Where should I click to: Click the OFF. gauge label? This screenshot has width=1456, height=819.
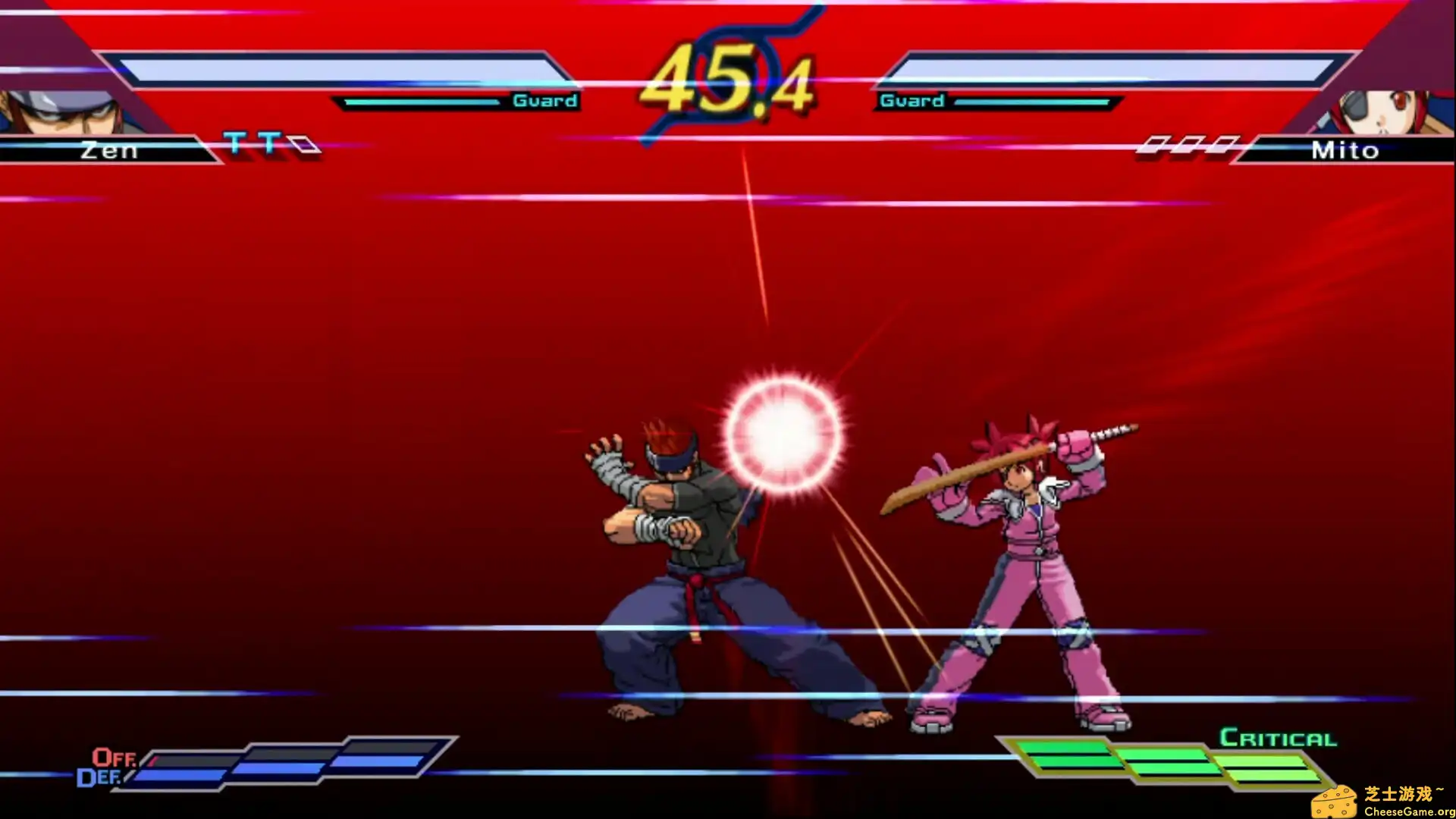pyautogui.click(x=112, y=757)
